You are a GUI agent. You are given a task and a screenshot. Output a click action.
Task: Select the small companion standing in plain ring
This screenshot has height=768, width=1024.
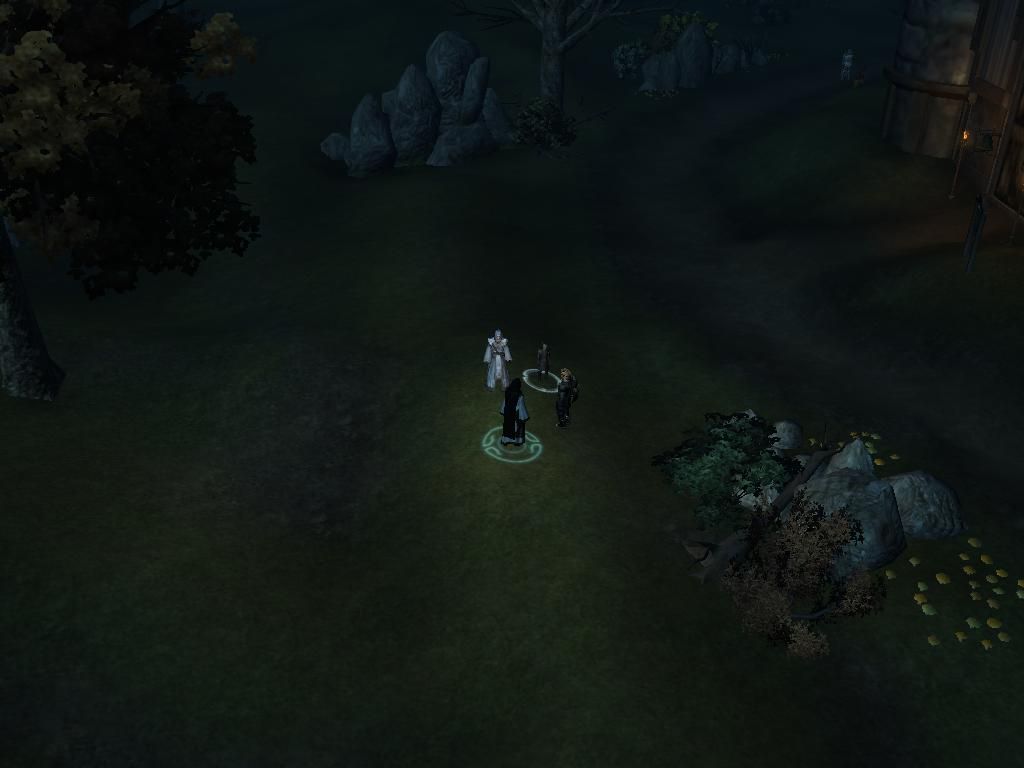pyautogui.click(x=543, y=361)
